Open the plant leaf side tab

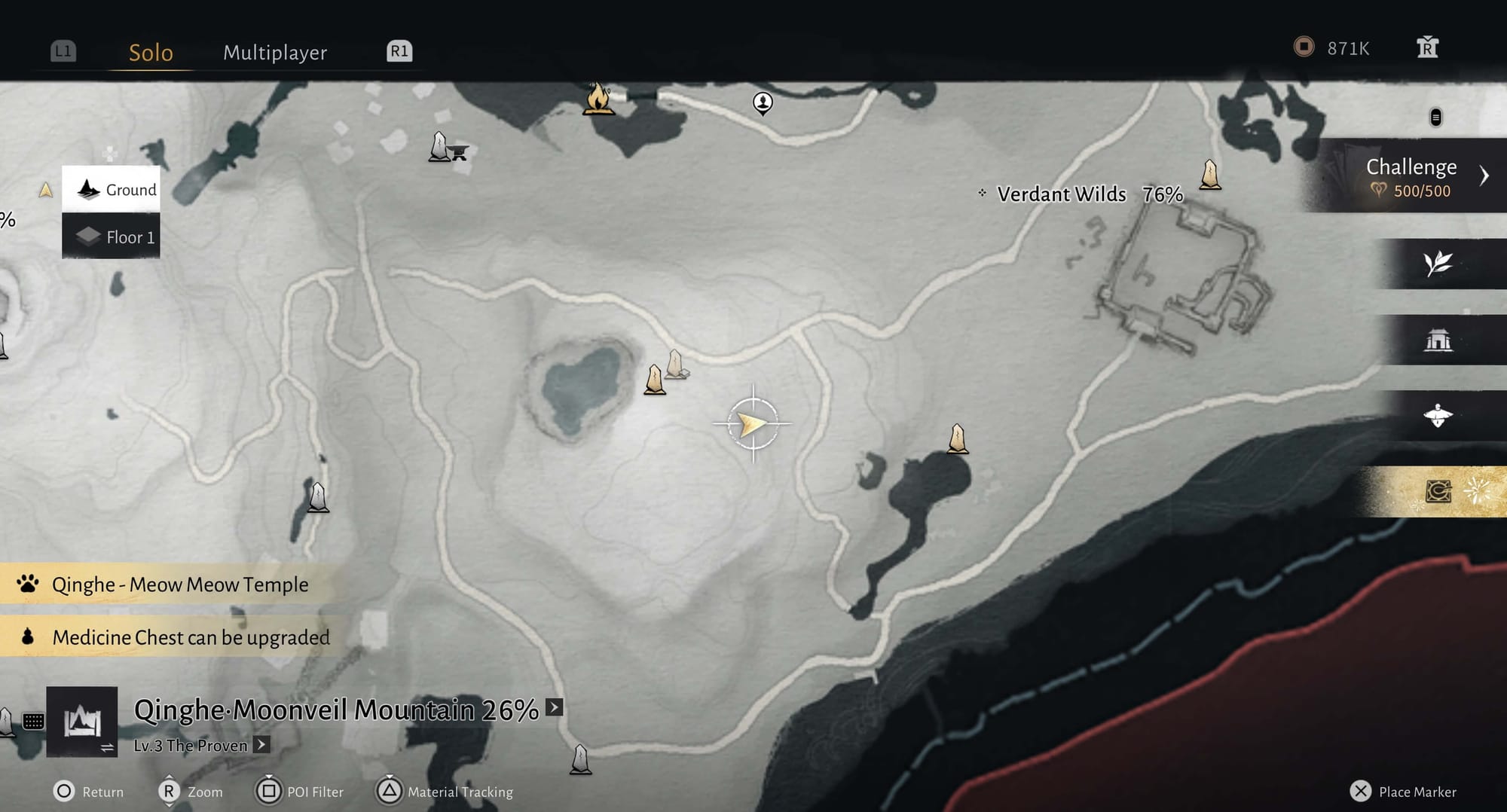coord(1438,264)
